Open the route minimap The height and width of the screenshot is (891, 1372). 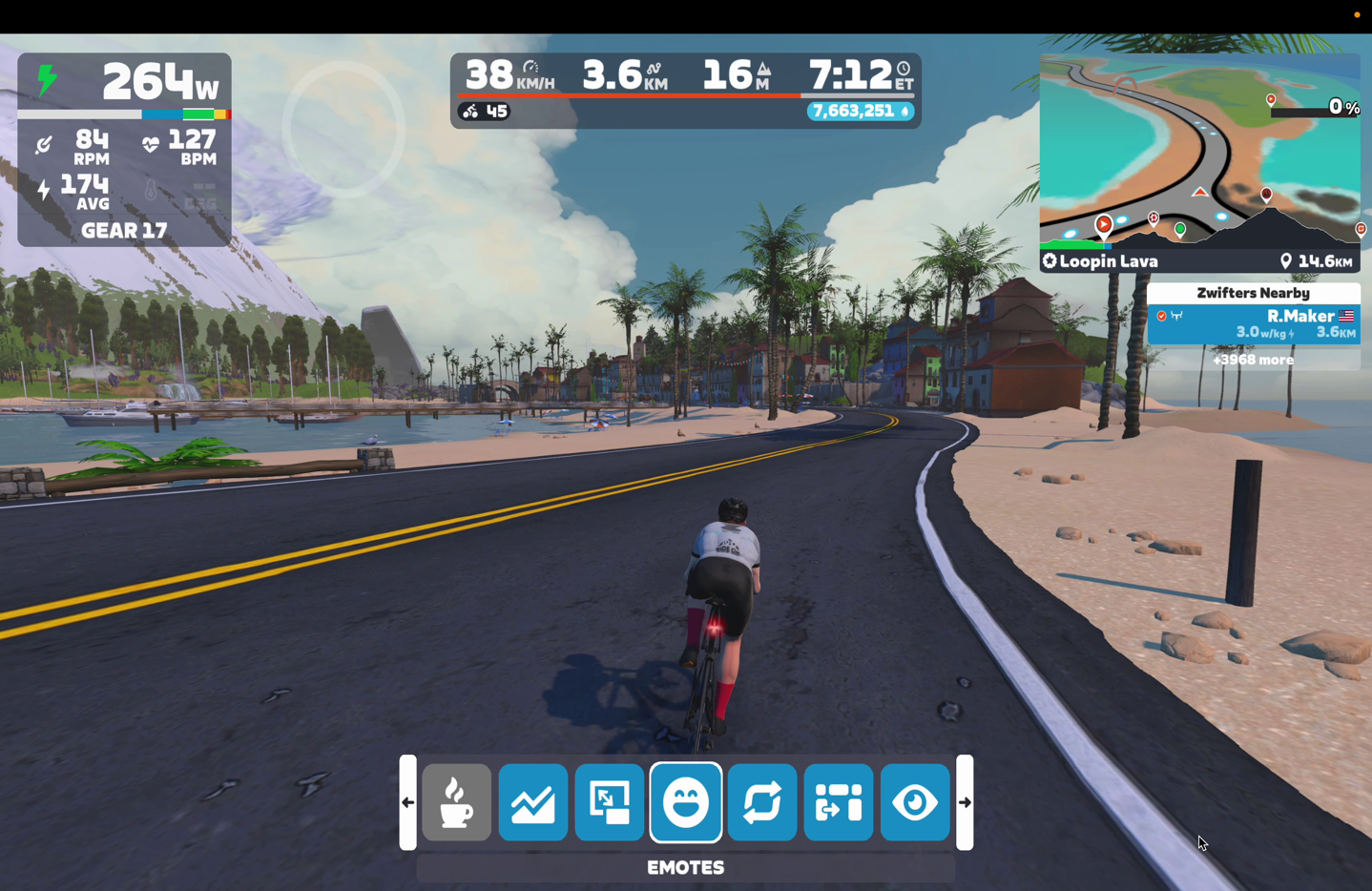coord(1199,151)
